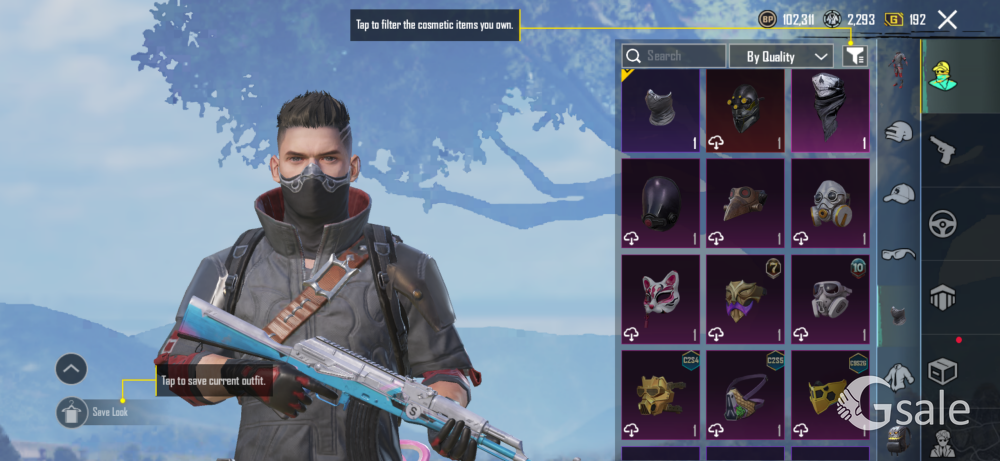Open the weapon skins pistol tab

(943, 149)
